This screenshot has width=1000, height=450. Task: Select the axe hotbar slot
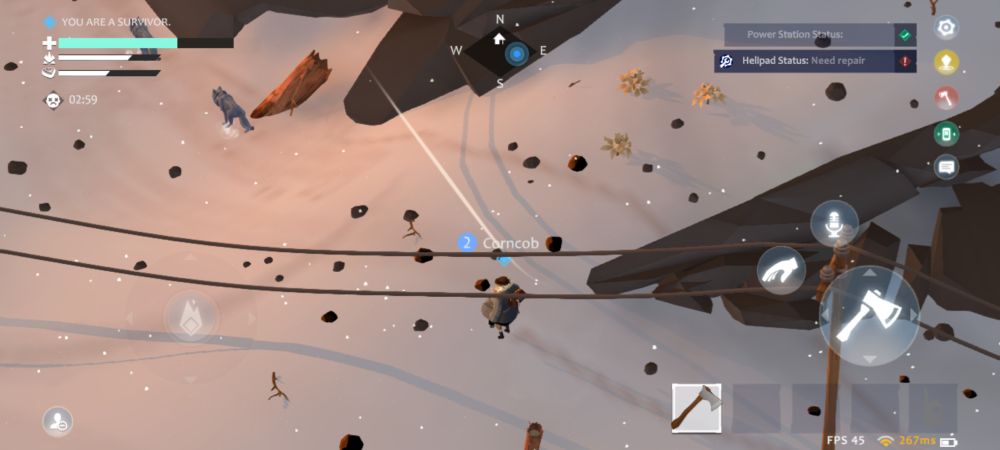(696, 408)
